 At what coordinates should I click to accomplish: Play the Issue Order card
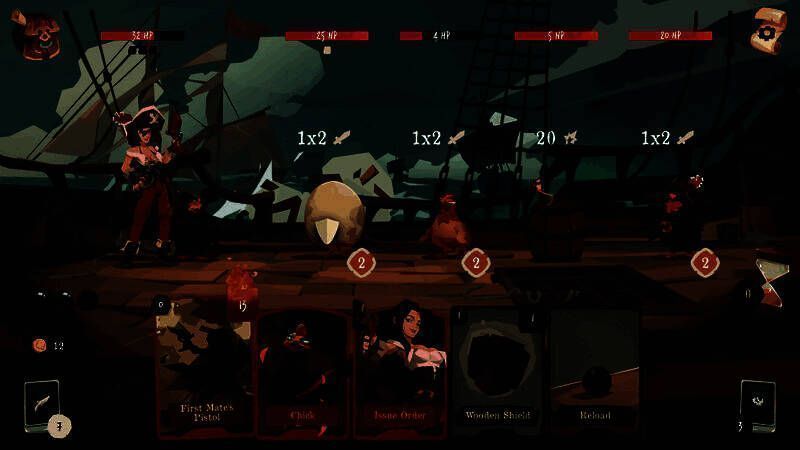[399, 370]
